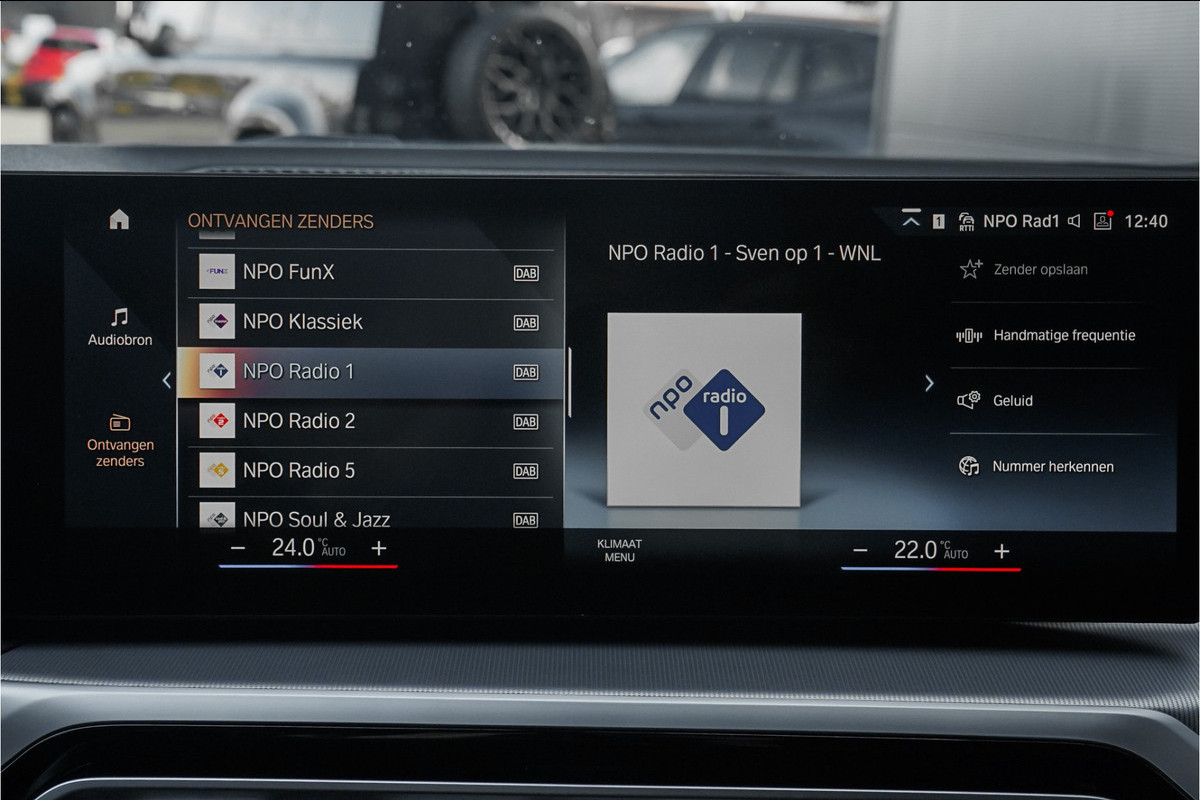Viewport: 1200px width, 800px height.
Task: Activate Nummer herkennen
Action: 1052,467
